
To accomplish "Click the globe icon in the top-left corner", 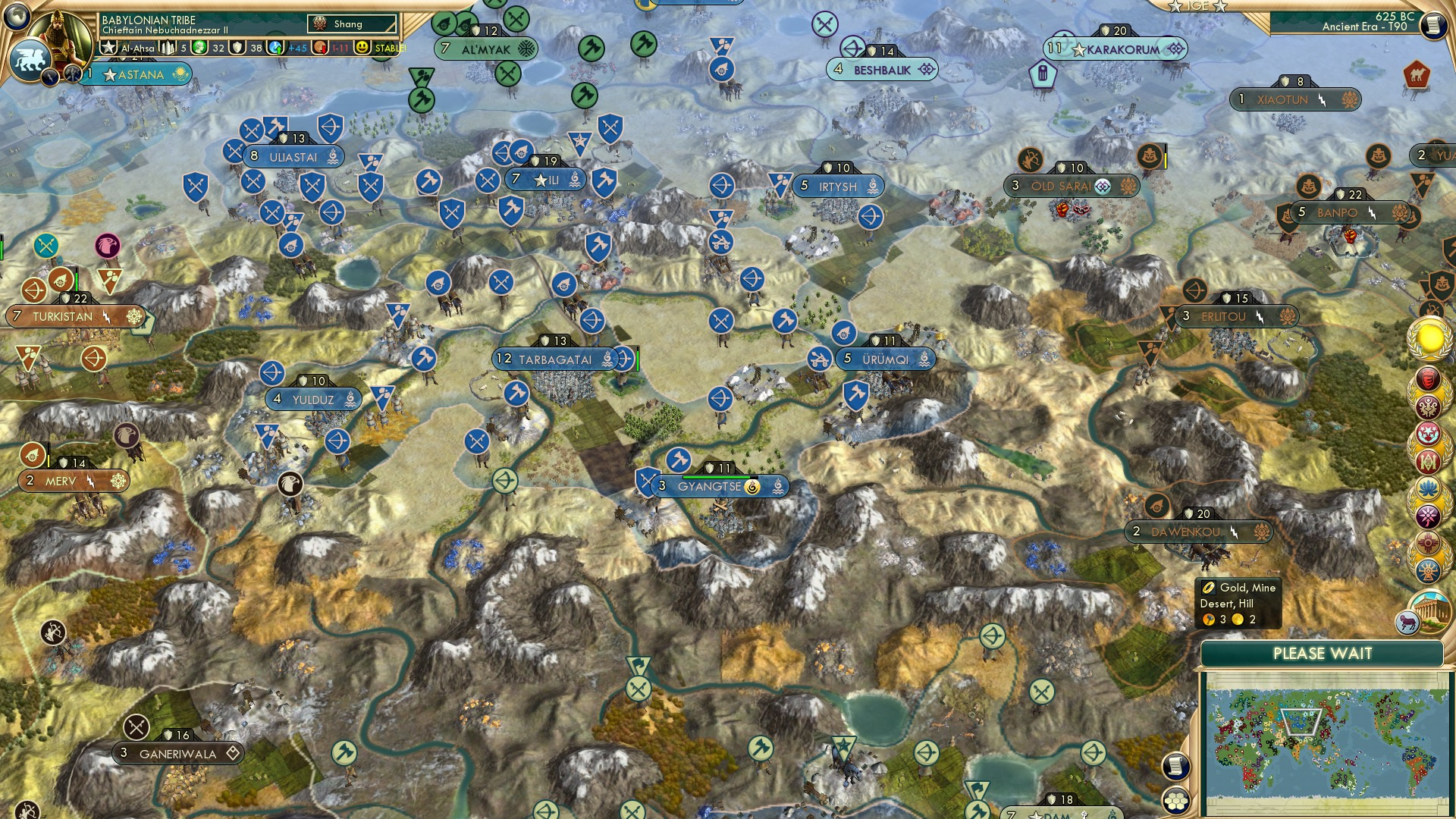I will coord(17,17).
